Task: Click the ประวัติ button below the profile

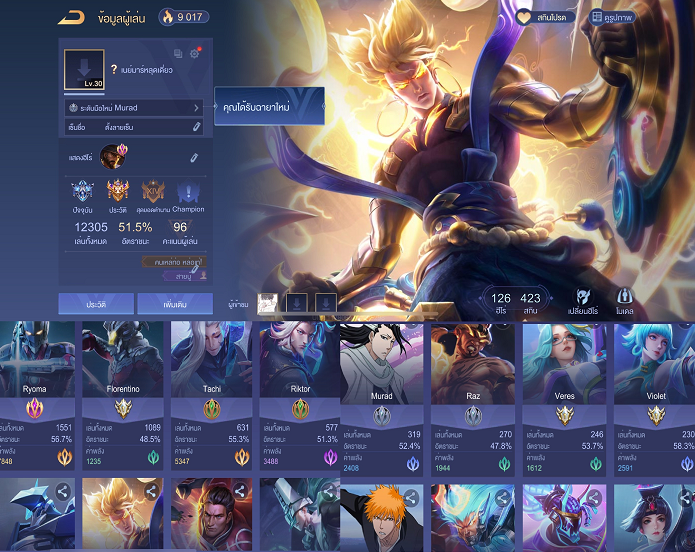Action: [x=96, y=303]
